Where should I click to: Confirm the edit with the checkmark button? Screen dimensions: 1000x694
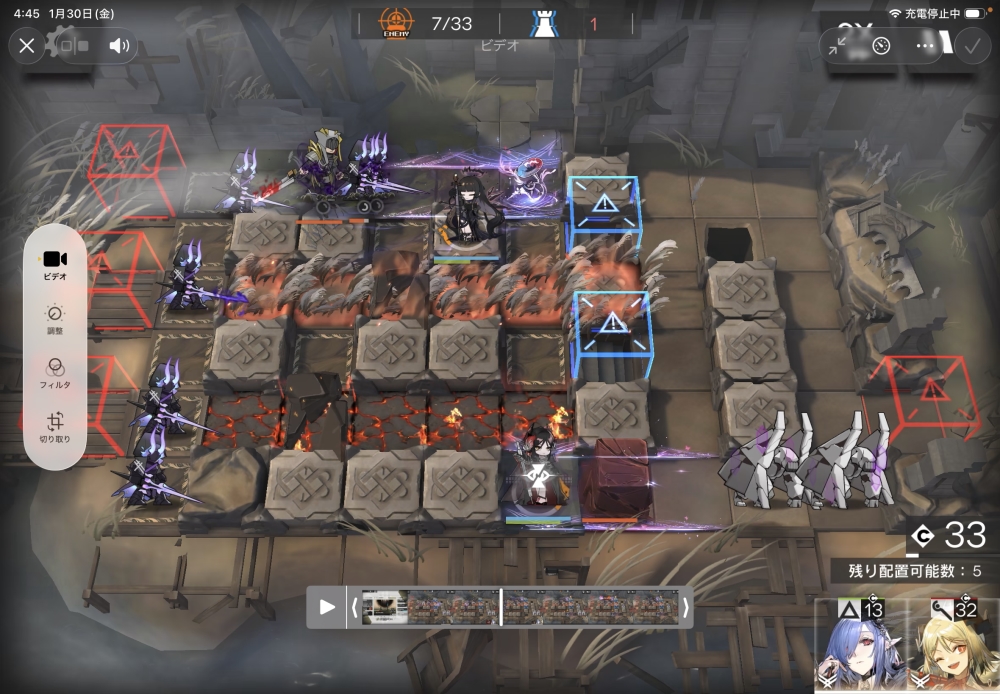pyautogui.click(x=971, y=46)
